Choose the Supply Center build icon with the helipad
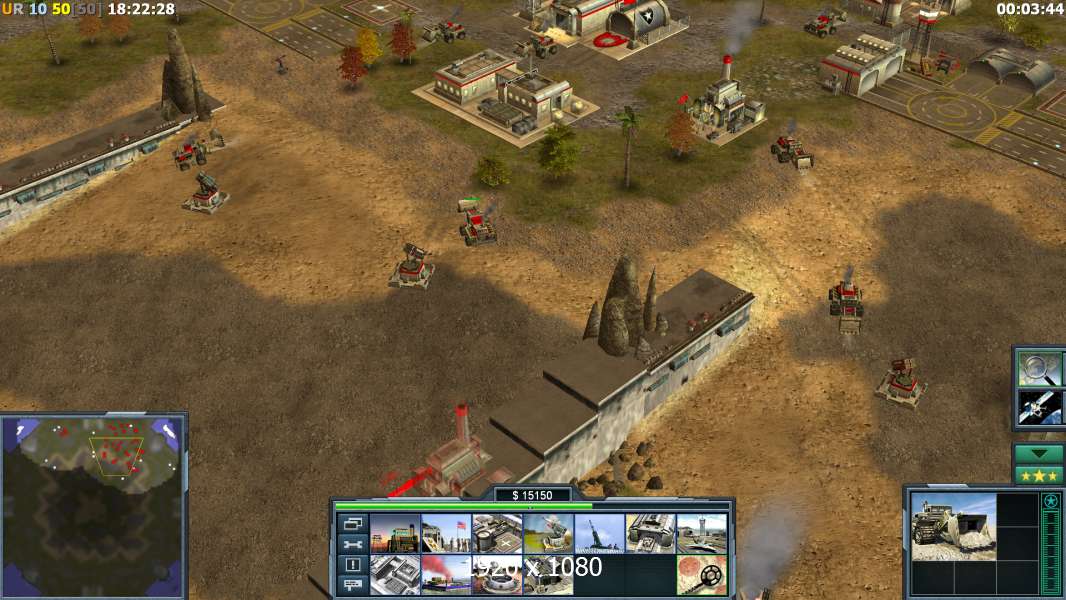 point(497,534)
